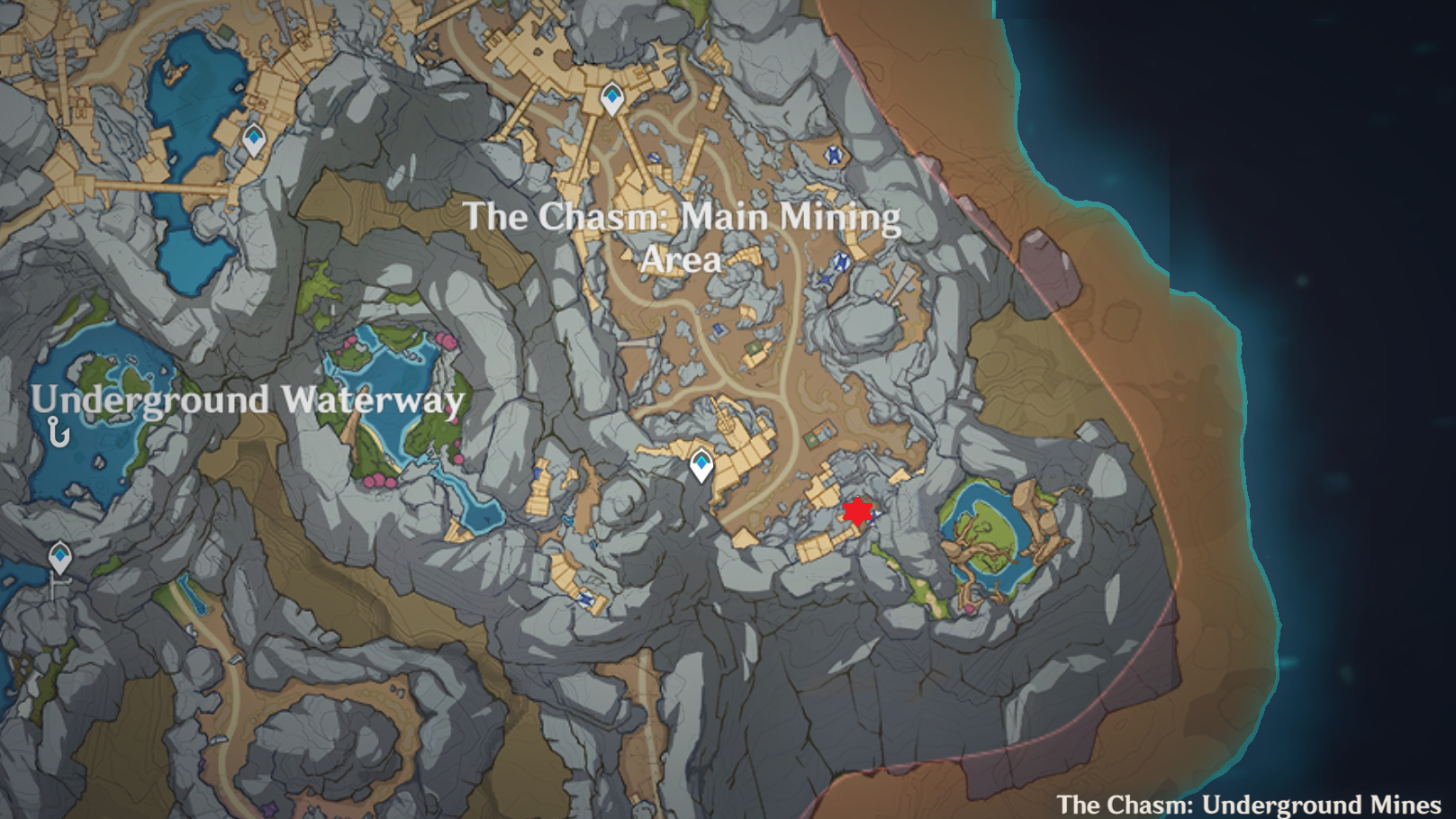Choose the teleport waypoint beside the northwest lake
The image size is (1456, 819).
254,139
